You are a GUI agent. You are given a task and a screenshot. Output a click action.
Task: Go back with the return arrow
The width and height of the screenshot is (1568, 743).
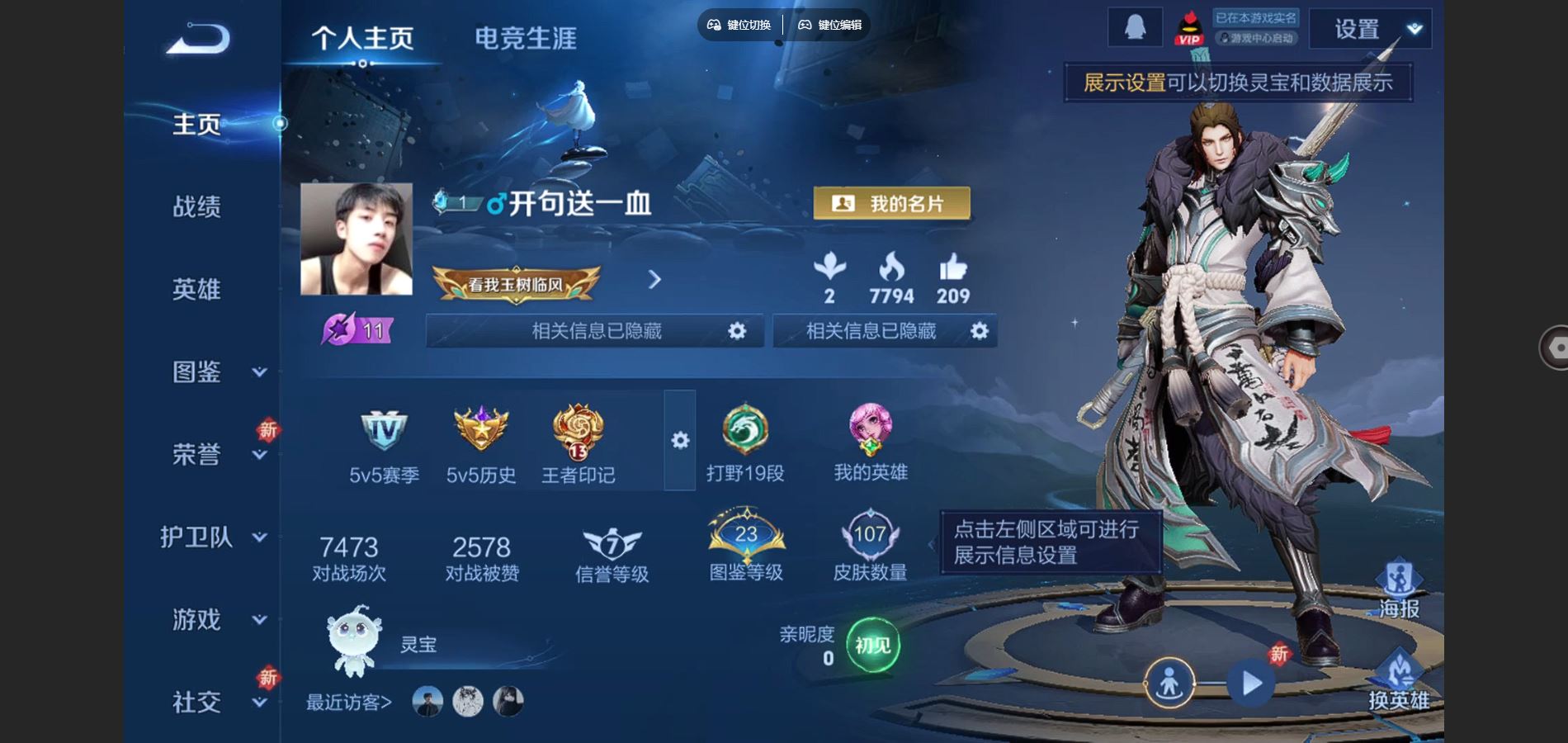(198, 39)
